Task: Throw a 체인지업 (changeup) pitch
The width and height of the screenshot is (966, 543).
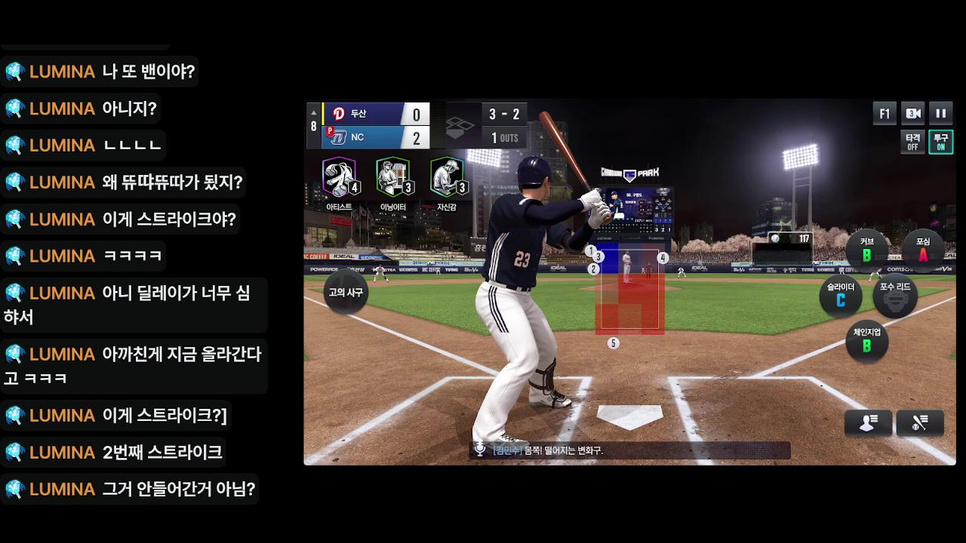Action: (x=867, y=341)
